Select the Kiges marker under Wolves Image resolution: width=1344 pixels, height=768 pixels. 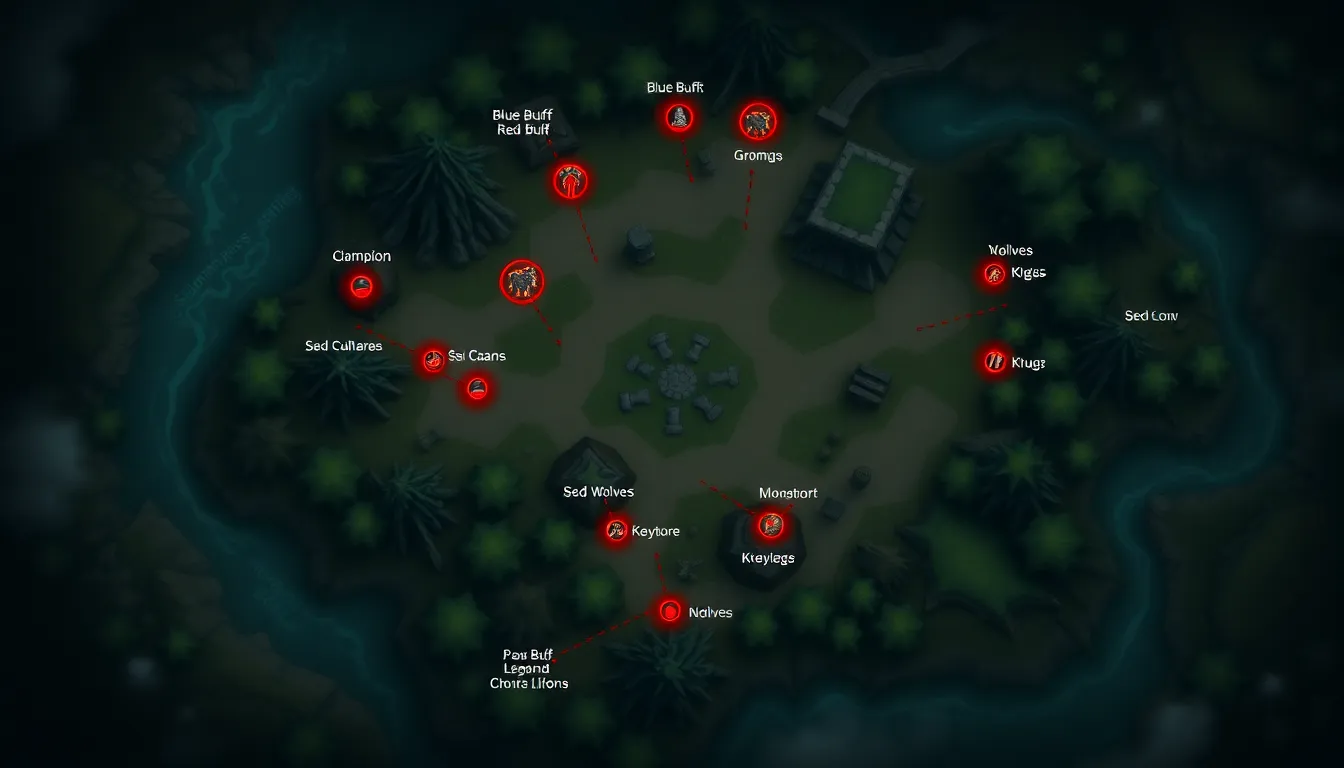pos(993,273)
